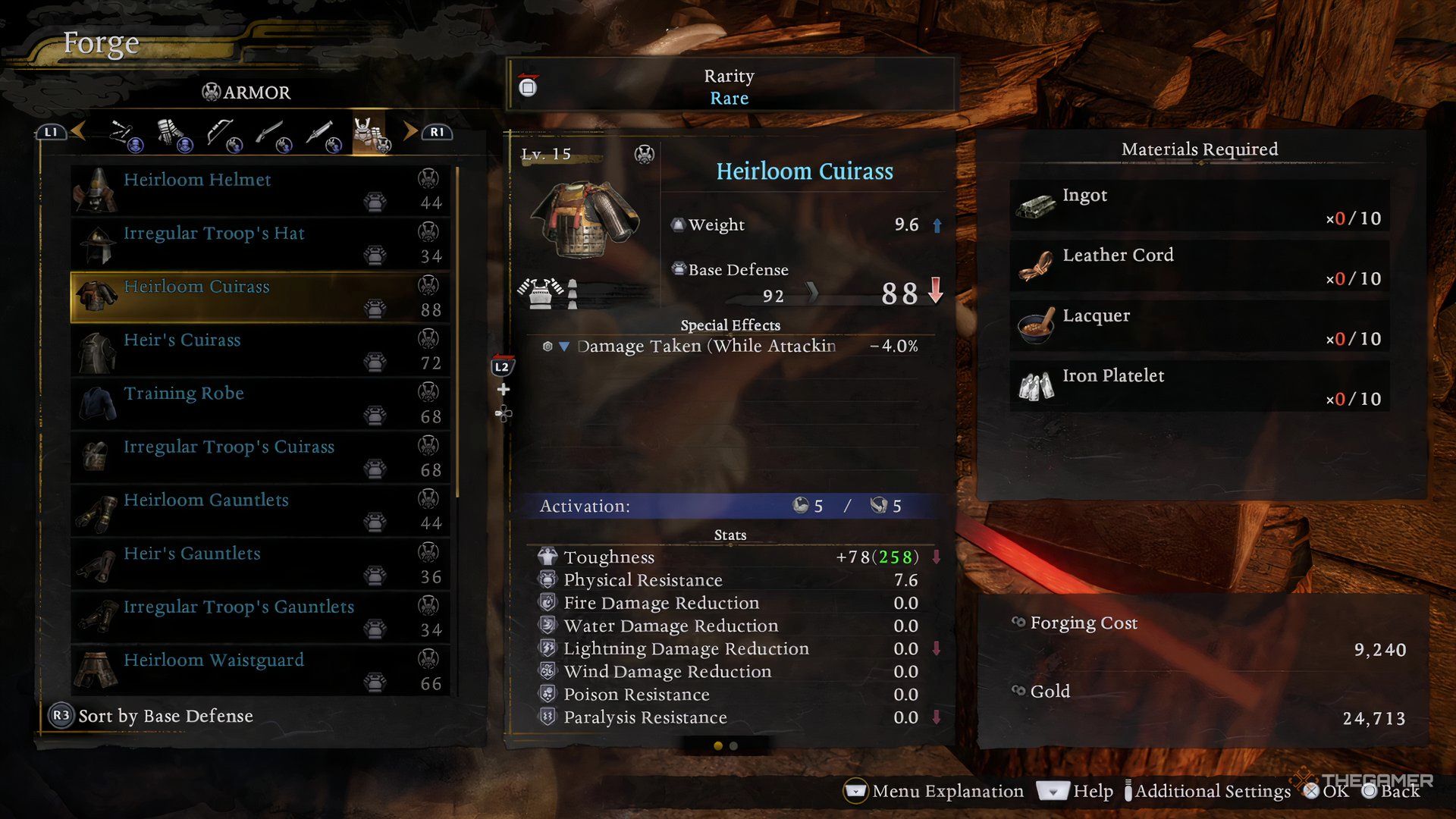
Task: Click the right arrow to next category
Action: click(410, 131)
